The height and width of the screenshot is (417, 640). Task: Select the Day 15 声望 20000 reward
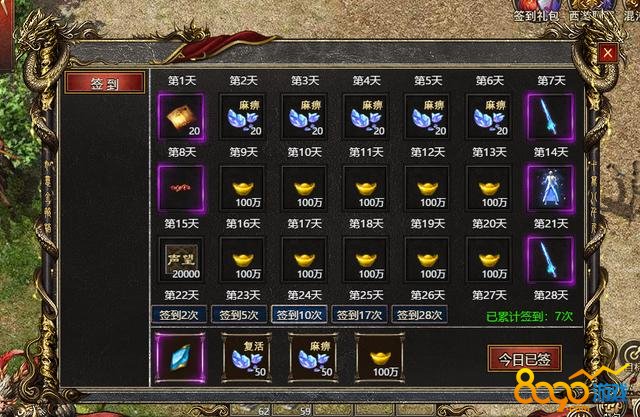(x=180, y=258)
